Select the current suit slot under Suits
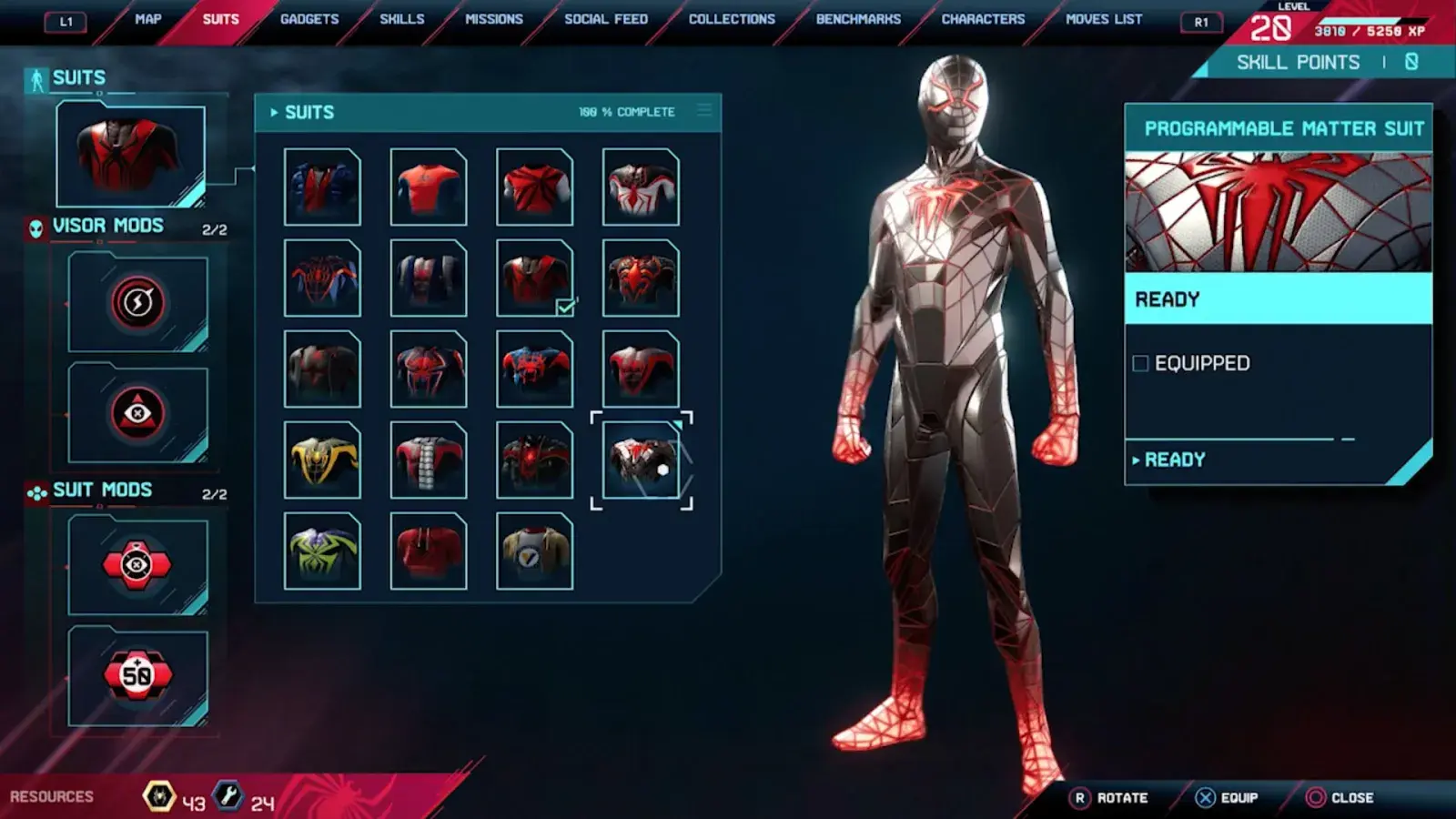This screenshot has width=1456, height=819. click(131, 155)
